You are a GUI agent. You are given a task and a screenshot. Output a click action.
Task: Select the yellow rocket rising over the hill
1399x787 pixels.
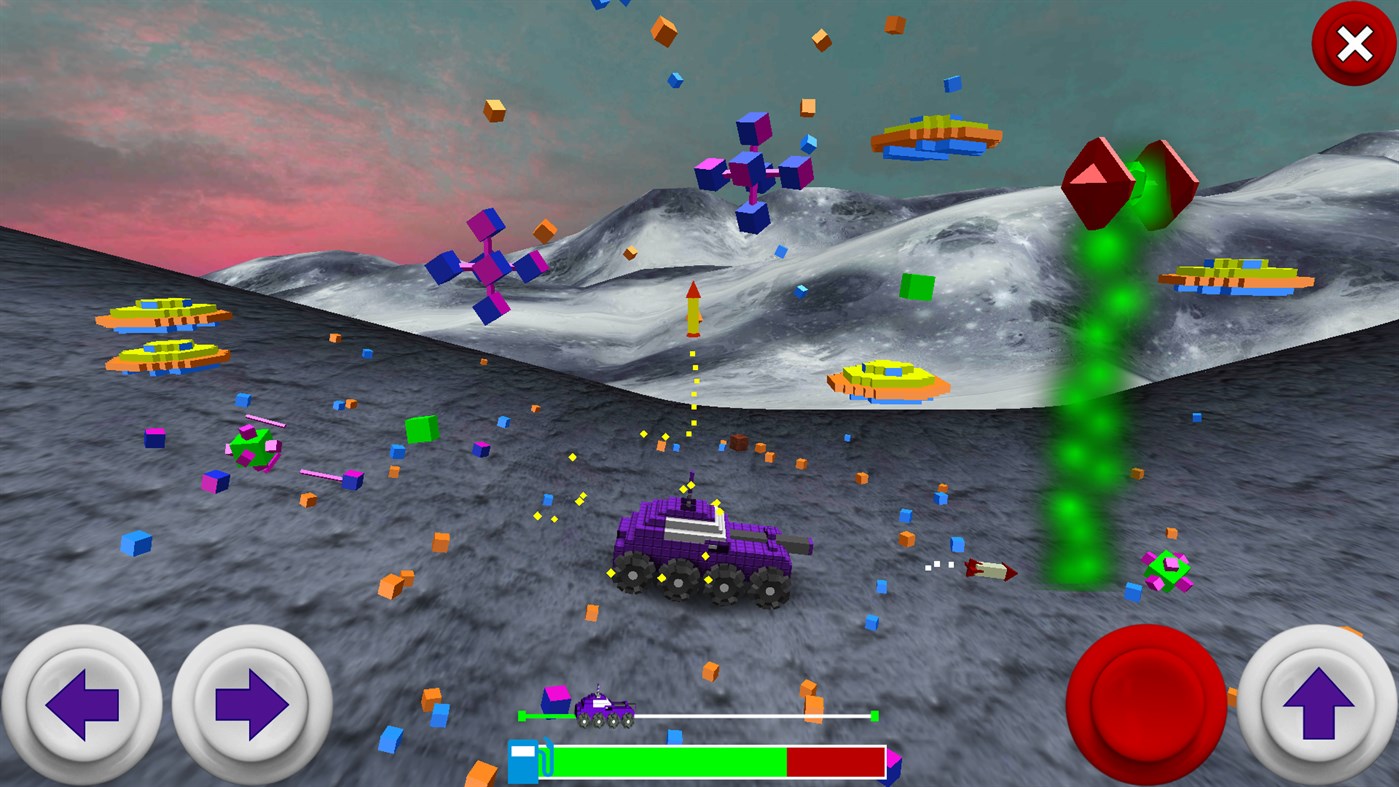point(692,310)
